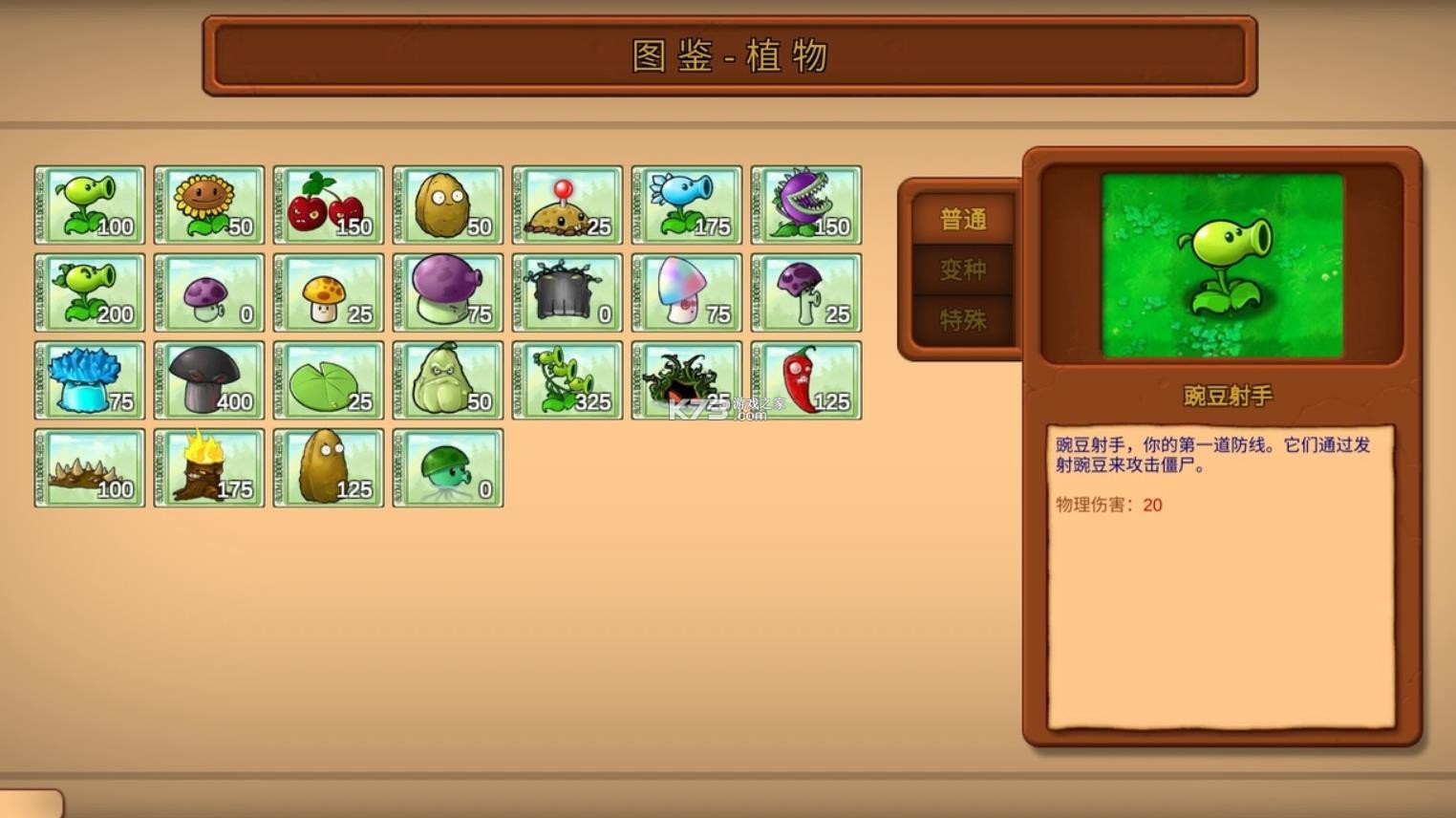Image resolution: width=1456 pixels, height=818 pixels.
Task: Select the Doom-shroom card
Action: [x=208, y=379]
